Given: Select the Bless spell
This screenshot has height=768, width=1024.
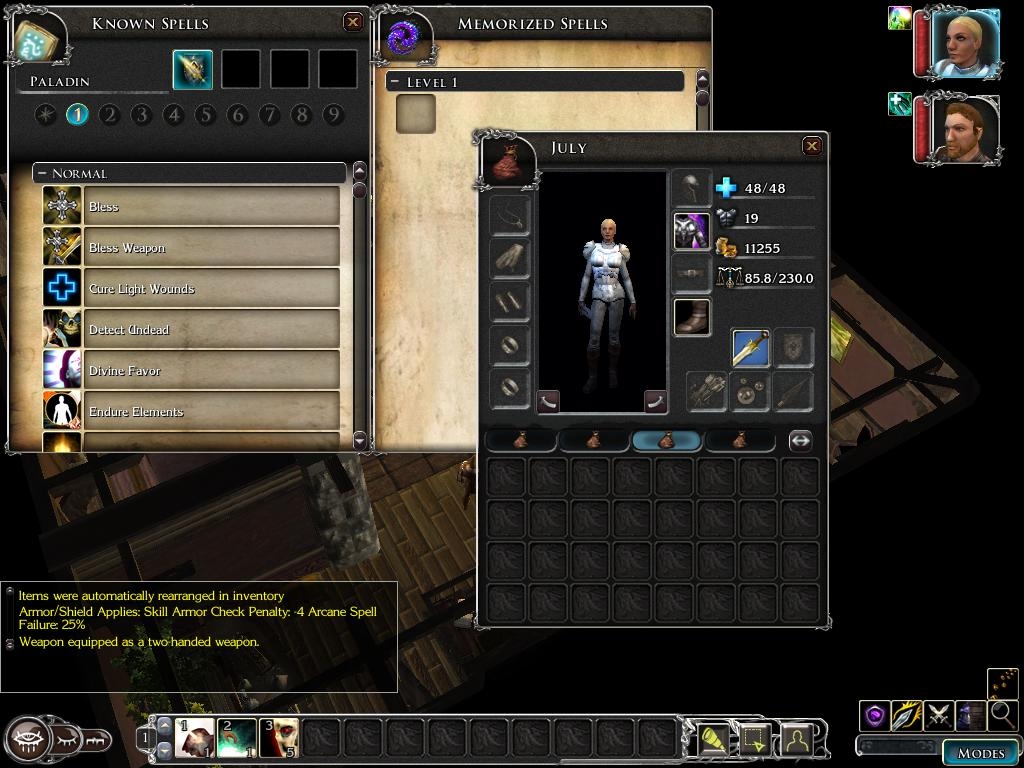Looking at the screenshot, I should [x=212, y=206].
